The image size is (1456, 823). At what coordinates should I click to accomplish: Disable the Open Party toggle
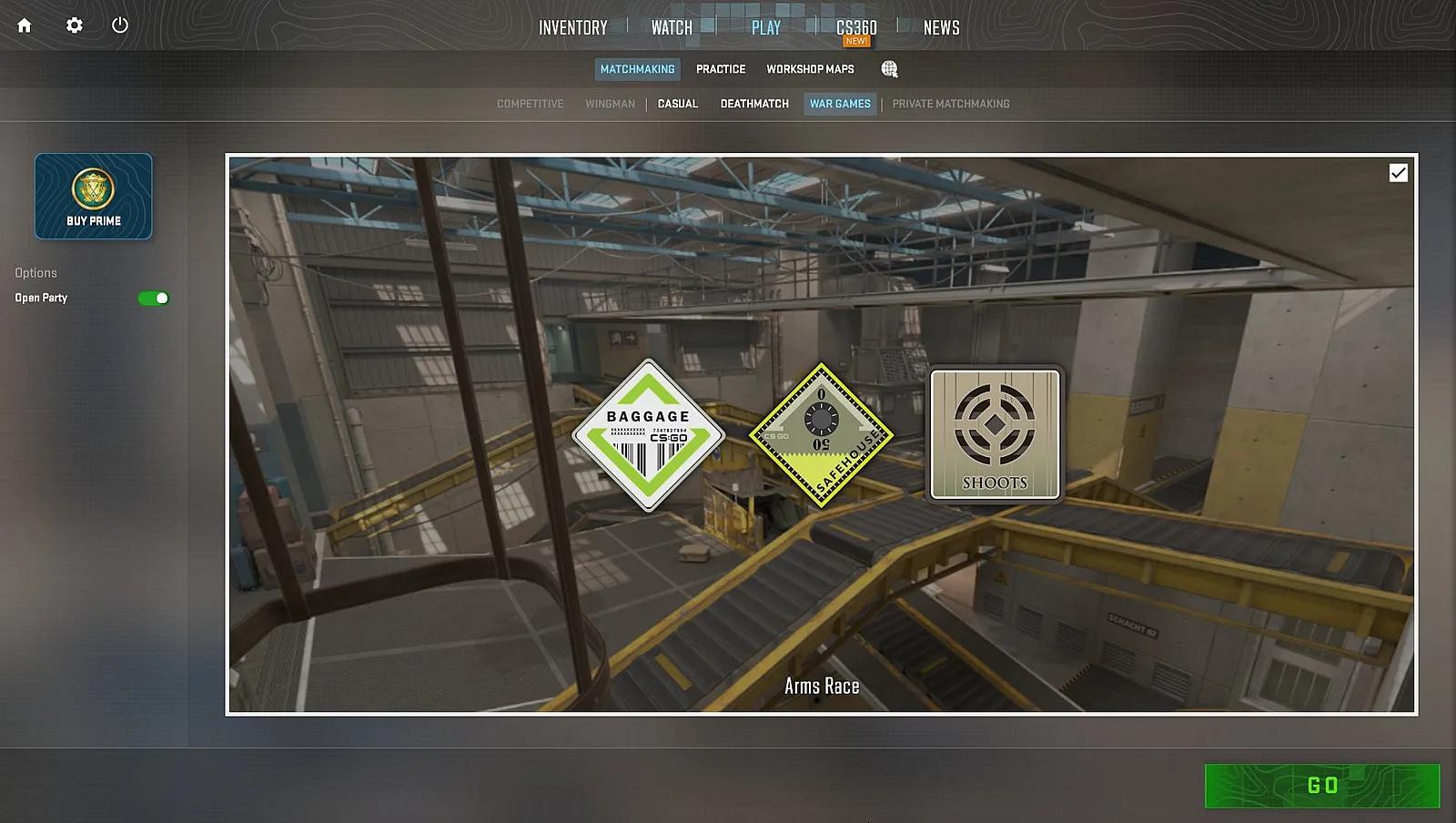click(x=153, y=298)
